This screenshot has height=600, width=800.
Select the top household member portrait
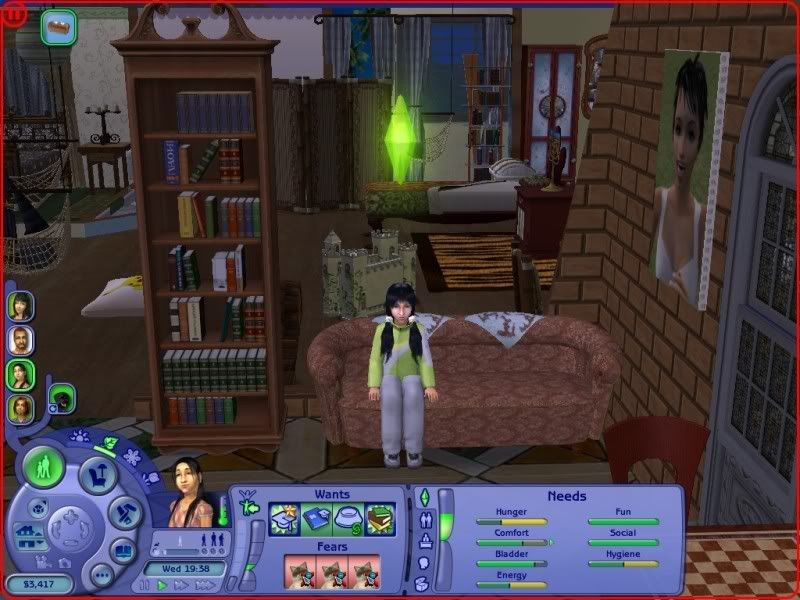pyautogui.click(x=21, y=305)
